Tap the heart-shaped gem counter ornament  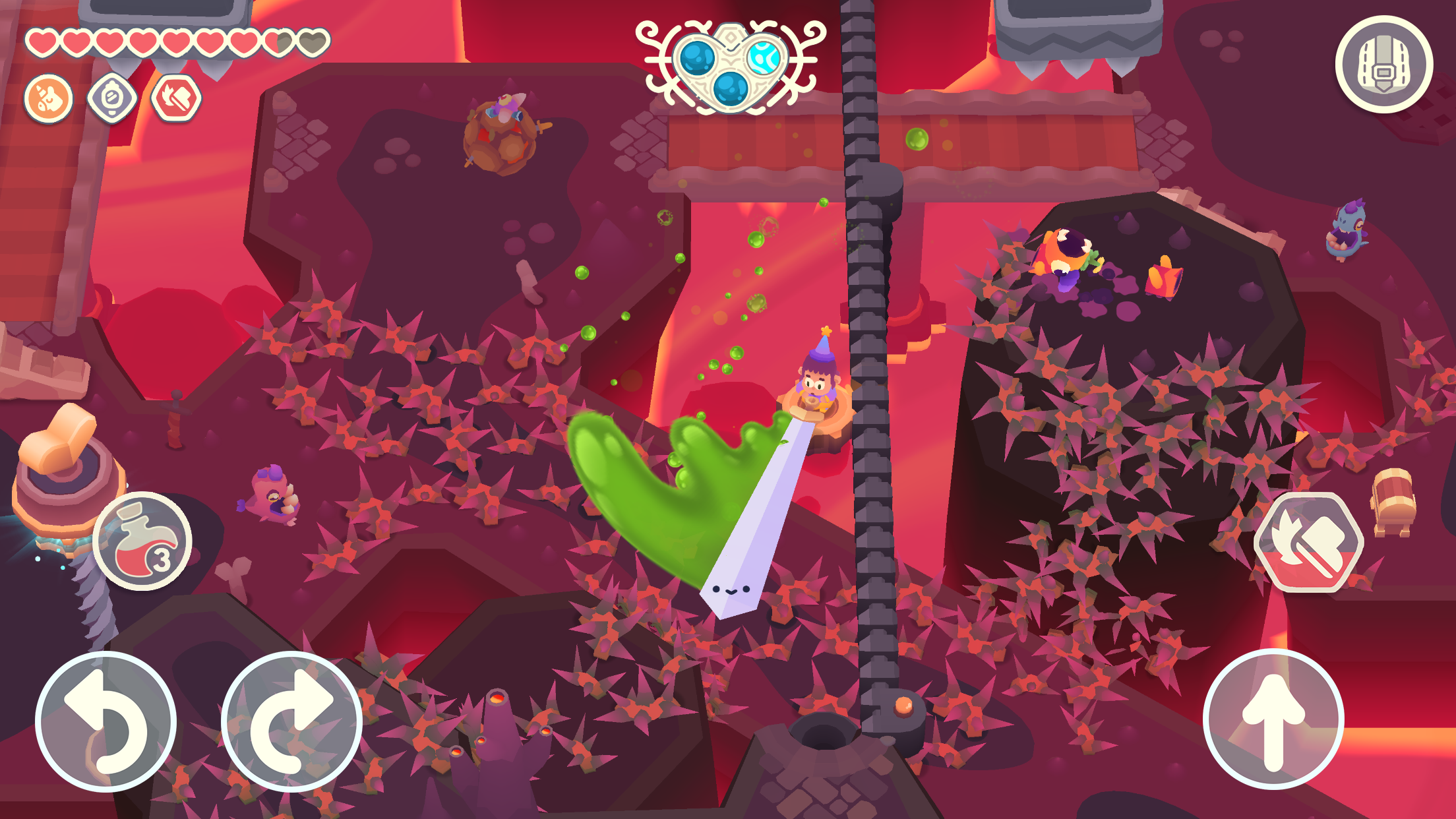(729, 65)
